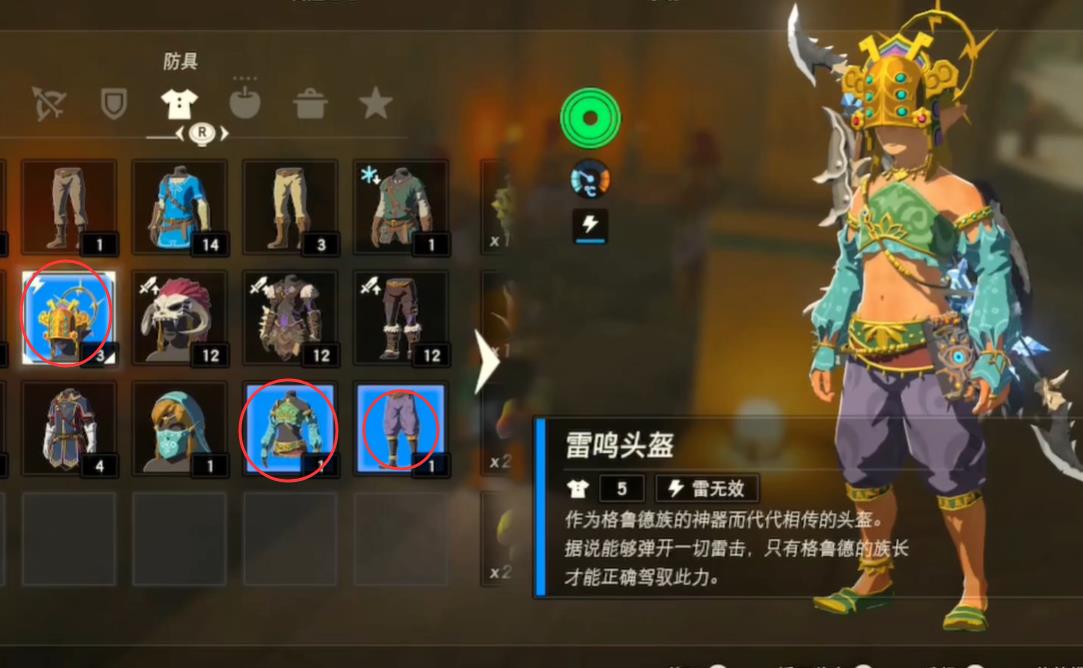The width and height of the screenshot is (1083, 668).
Task: Switch to the apple materials tab
Action: [x=245, y=103]
